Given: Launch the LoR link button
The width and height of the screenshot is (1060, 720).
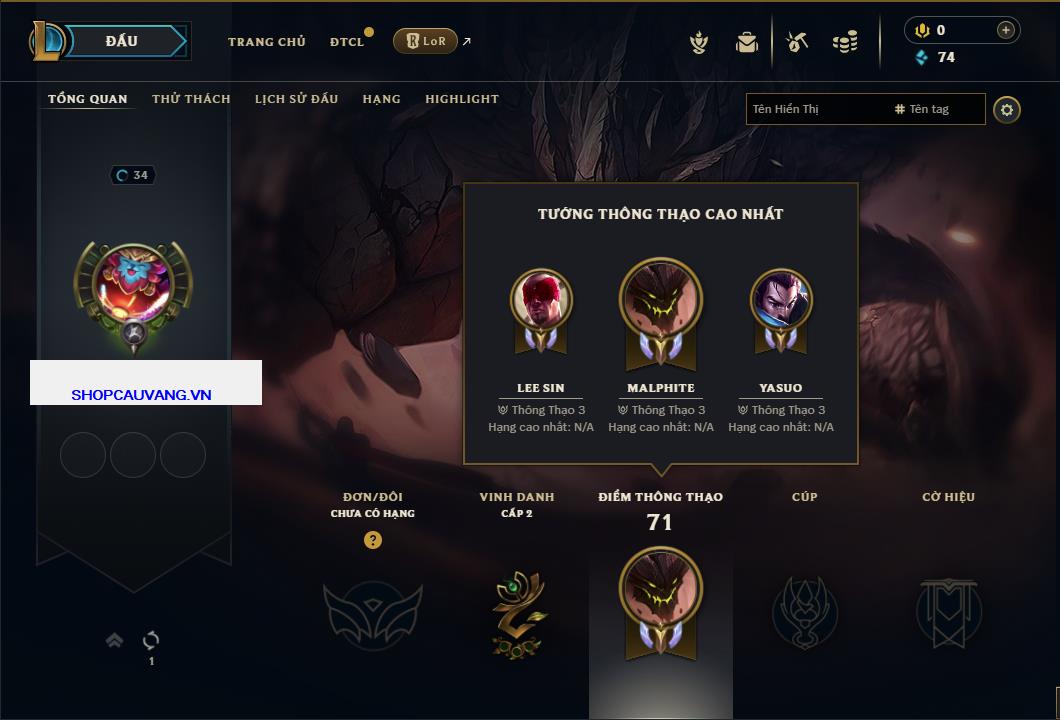Looking at the screenshot, I should point(425,41).
